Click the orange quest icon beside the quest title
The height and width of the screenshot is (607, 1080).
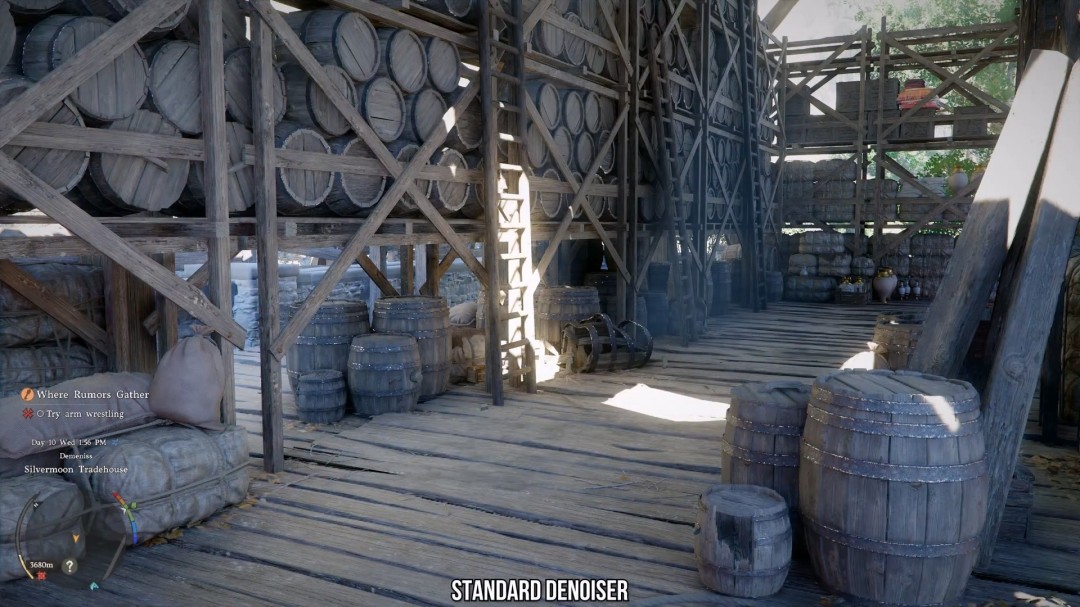27,395
